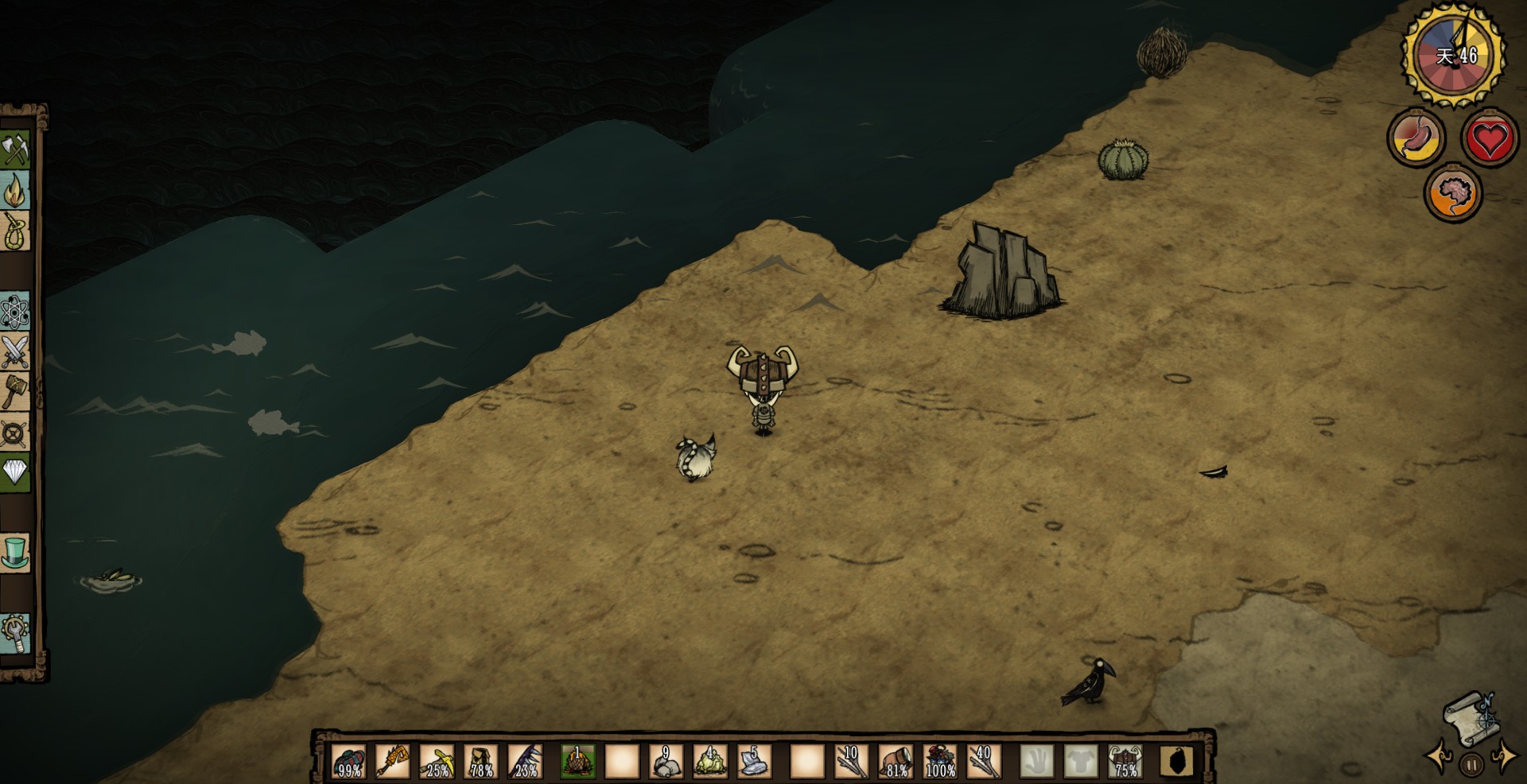The width and height of the screenshot is (1527, 784).
Task: Open the Tools crafting tab
Action: [15, 149]
